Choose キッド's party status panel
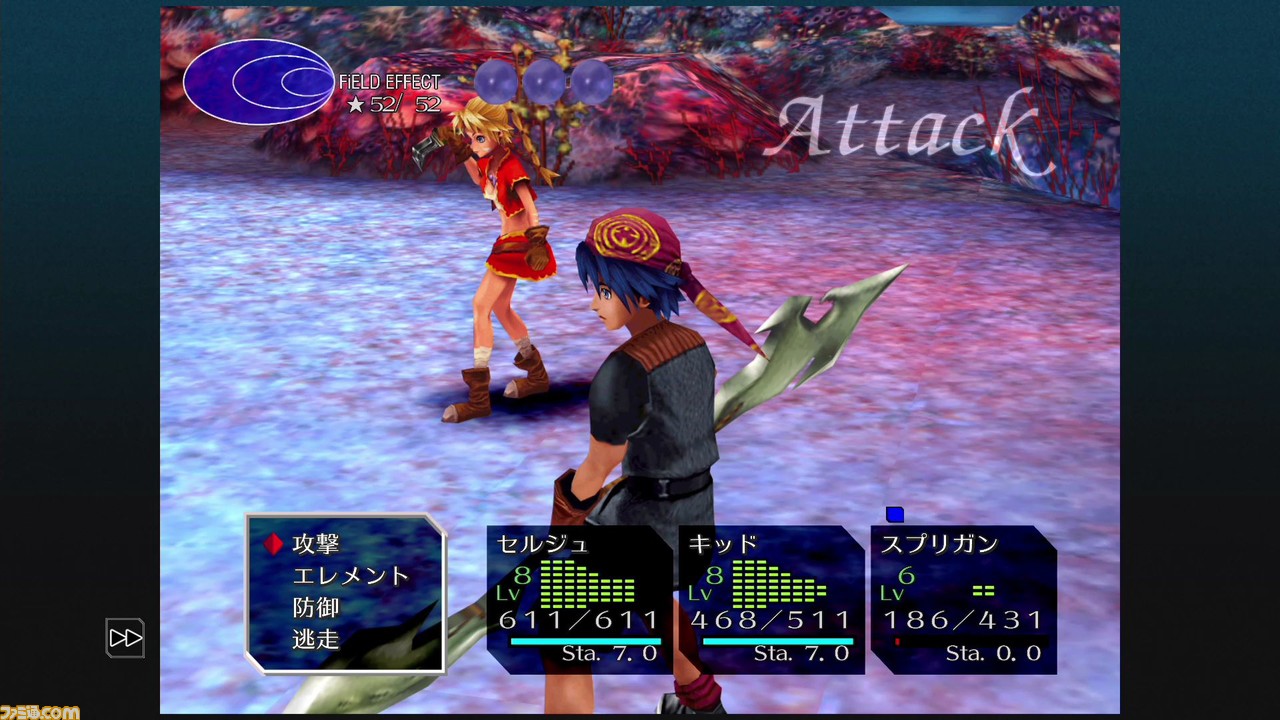 pos(770,598)
